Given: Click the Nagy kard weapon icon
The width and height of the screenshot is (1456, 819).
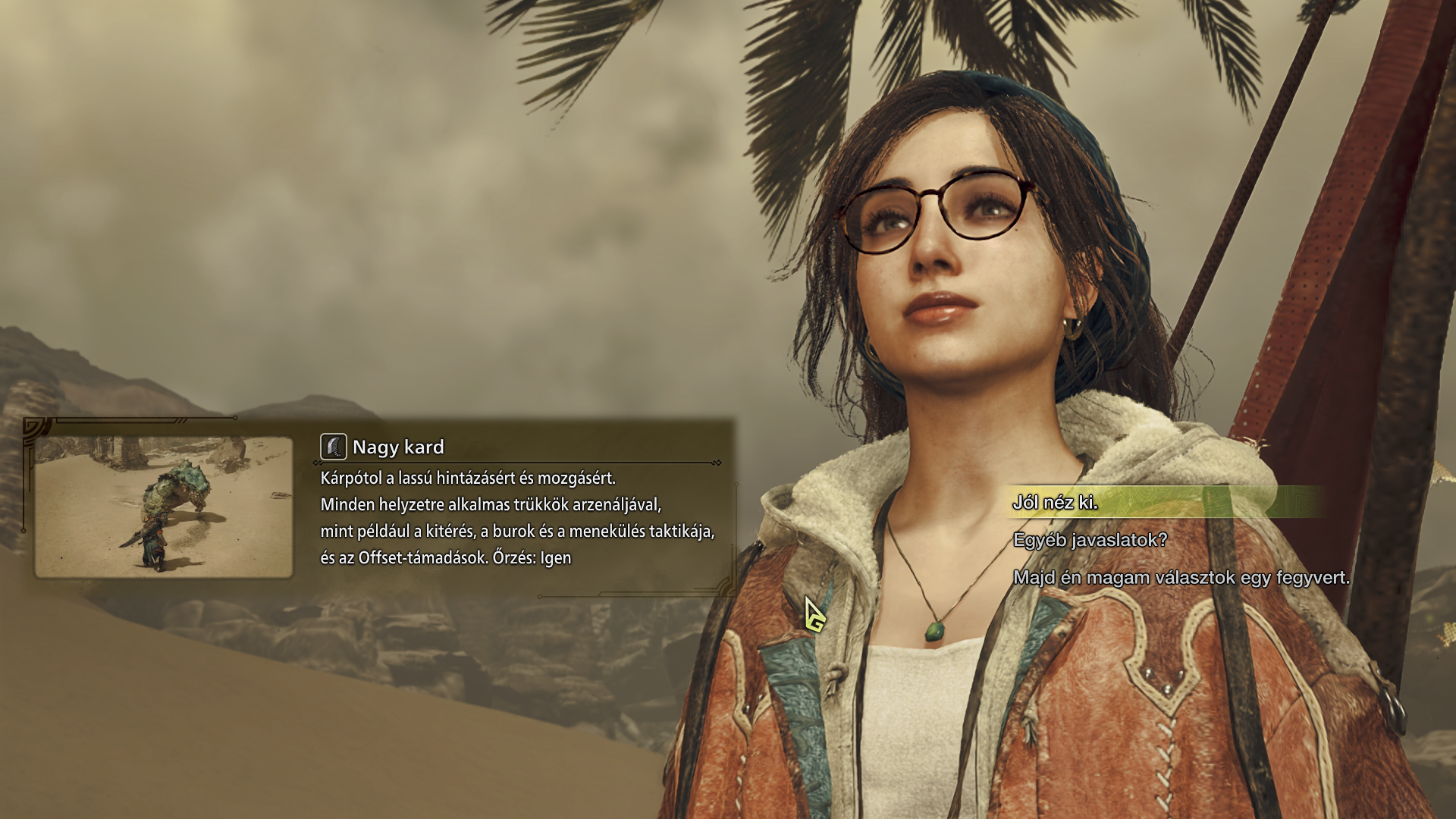Looking at the screenshot, I should [x=334, y=447].
